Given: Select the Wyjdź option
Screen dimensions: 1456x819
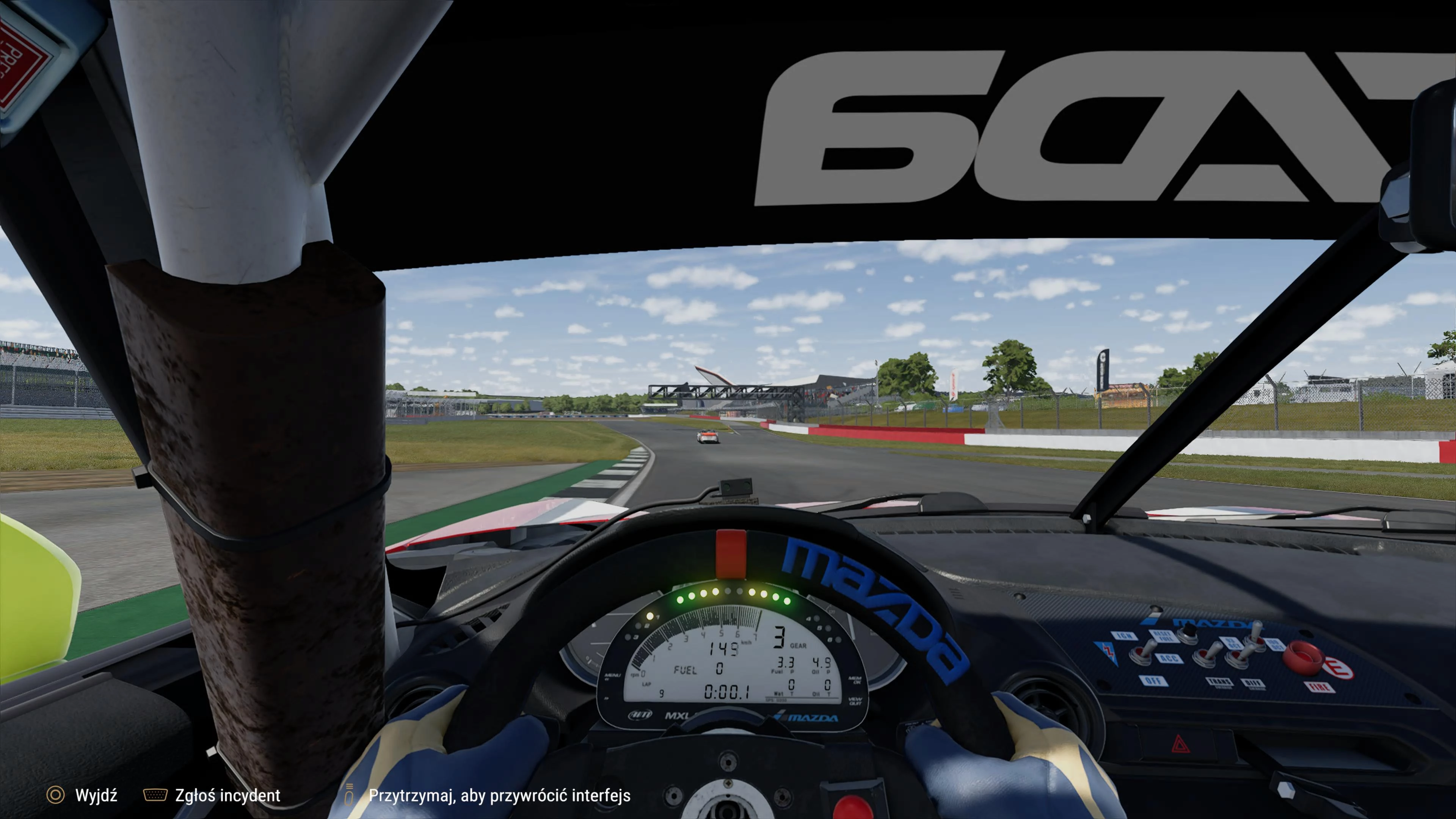Looking at the screenshot, I should pyautogui.click(x=97, y=796).
